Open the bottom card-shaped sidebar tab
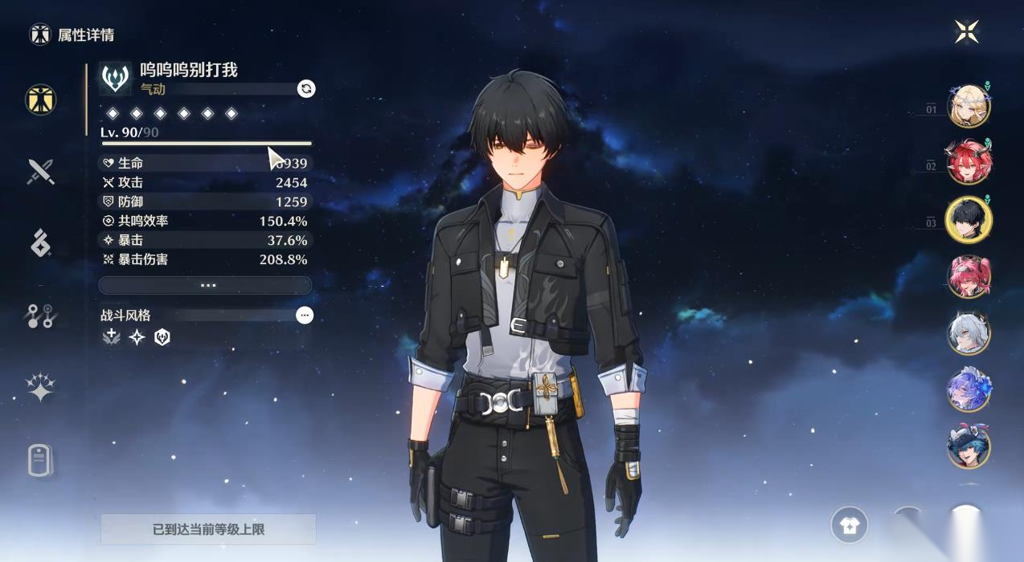The width and height of the screenshot is (1024, 562). coord(40,460)
